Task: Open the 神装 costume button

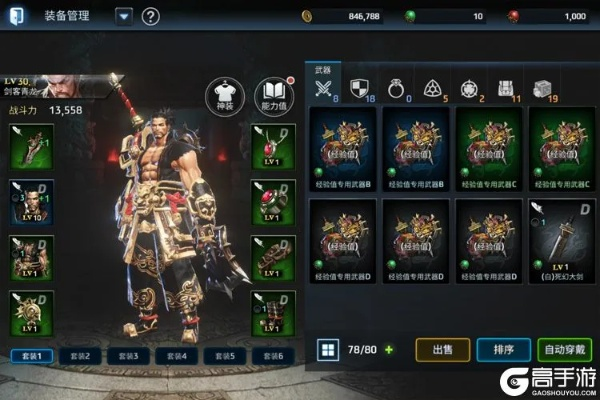Action: 223,94
